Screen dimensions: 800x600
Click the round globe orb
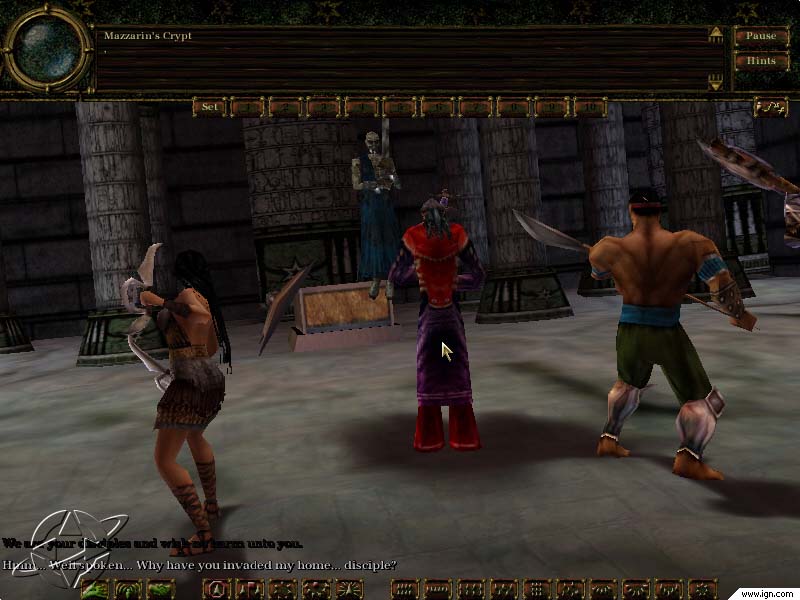coord(46,49)
